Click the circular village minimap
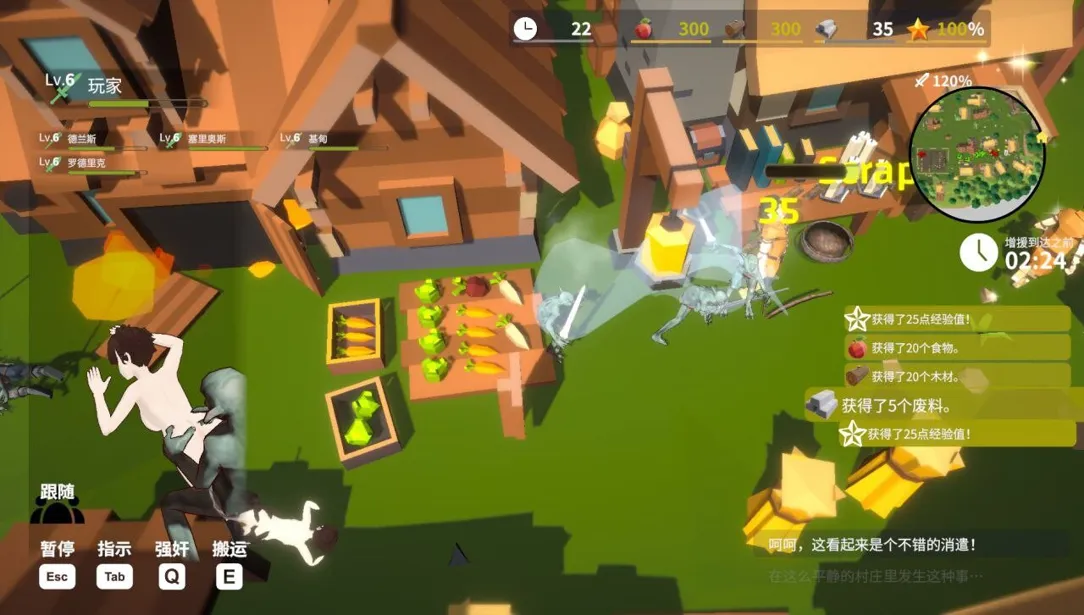The image size is (1084, 615). point(976,153)
